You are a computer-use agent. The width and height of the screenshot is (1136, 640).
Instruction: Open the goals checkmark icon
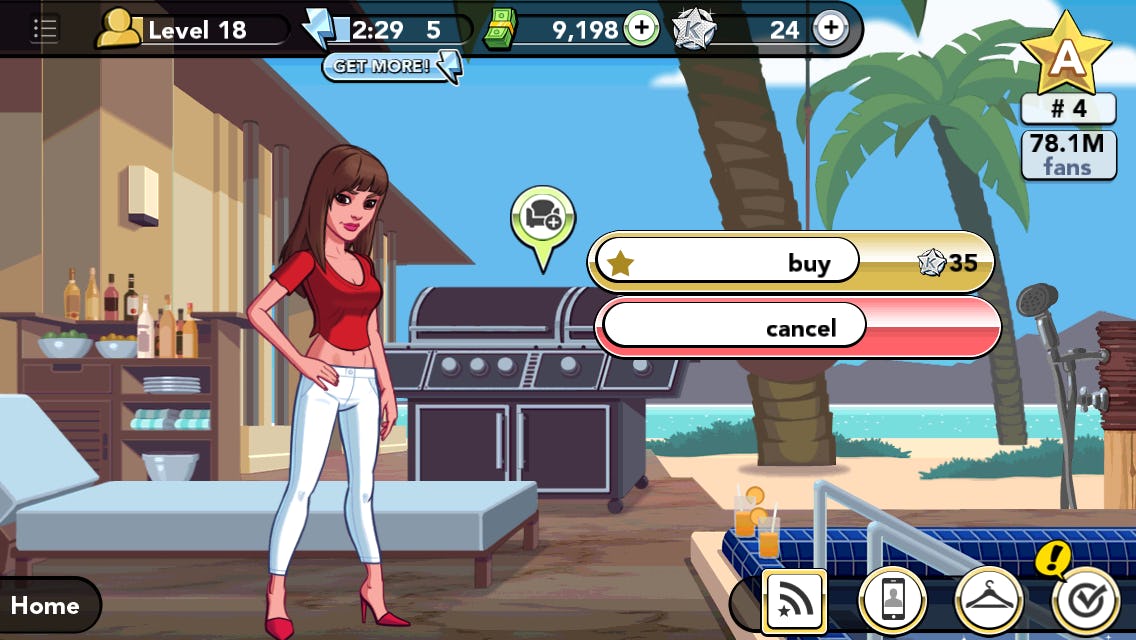coord(1085,599)
